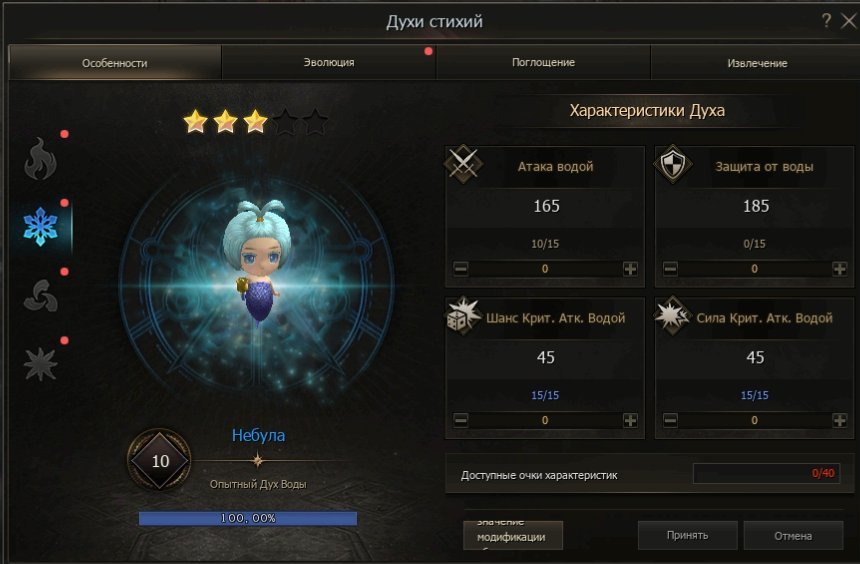Raise Шанс Крит. Атк. Водой value
The image size is (860, 564).
630,421
